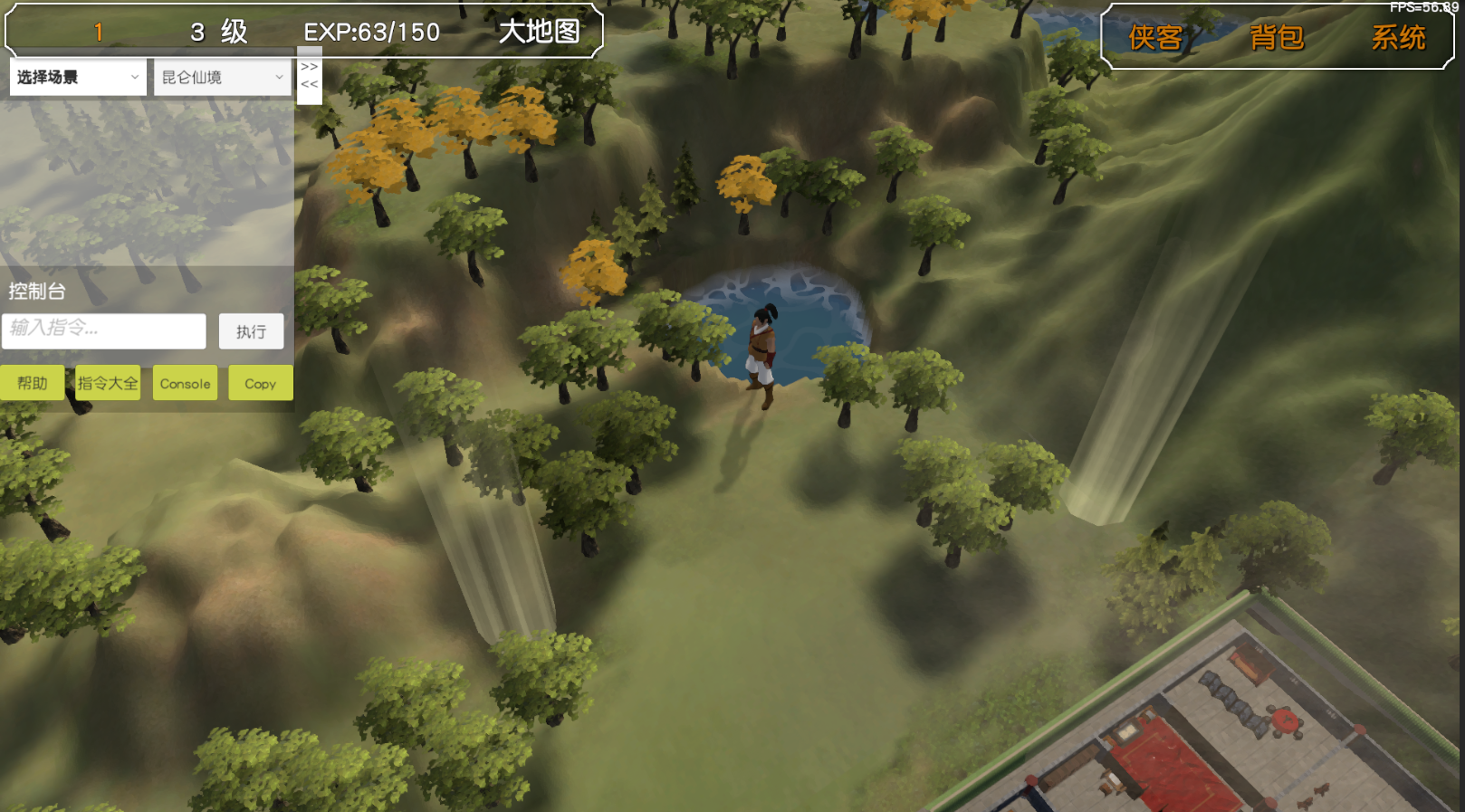Image resolution: width=1465 pixels, height=812 pixels.
Task: Open the 侠客 hero menu
Action: [1155, 37]
